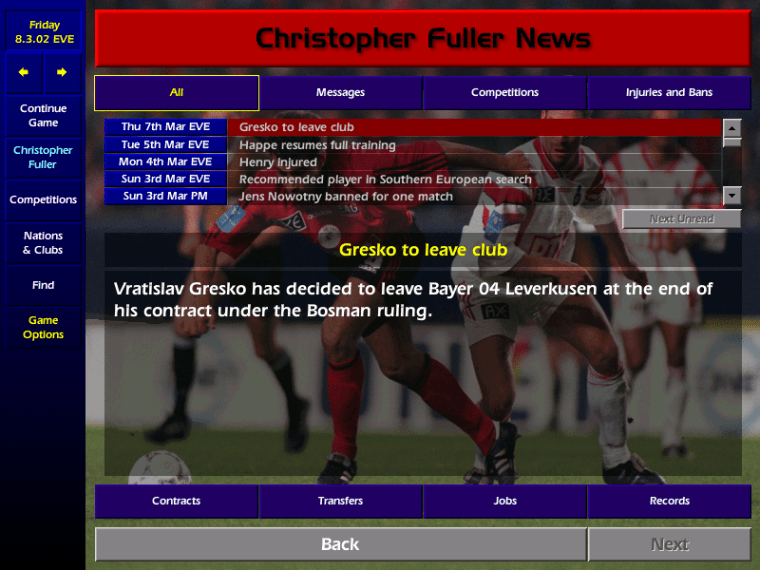Show the Injuries and Bans tab

669,93
